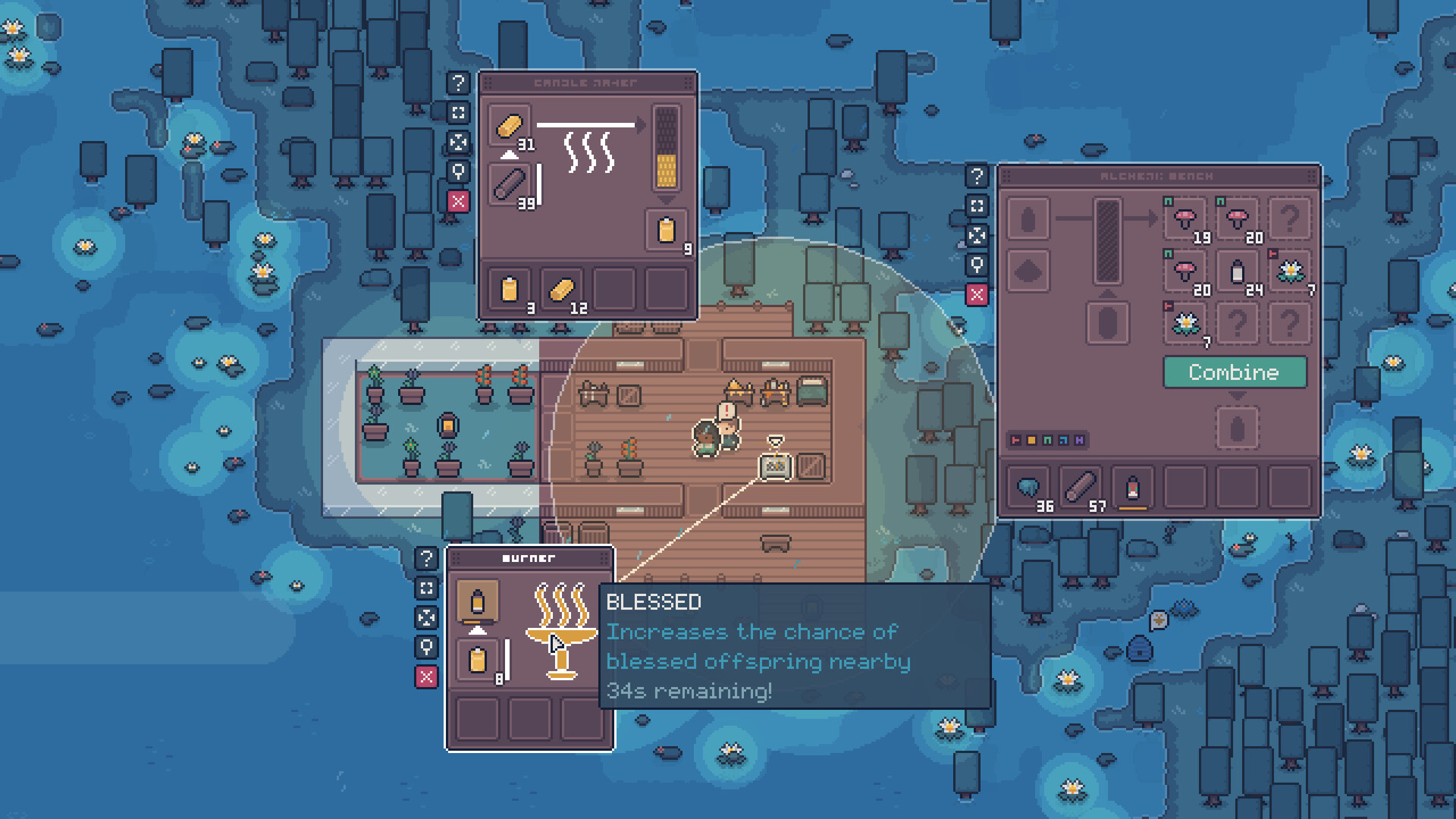Expand the Alchemy Bench panel
1456x819 pixels.
click(978, 206)
